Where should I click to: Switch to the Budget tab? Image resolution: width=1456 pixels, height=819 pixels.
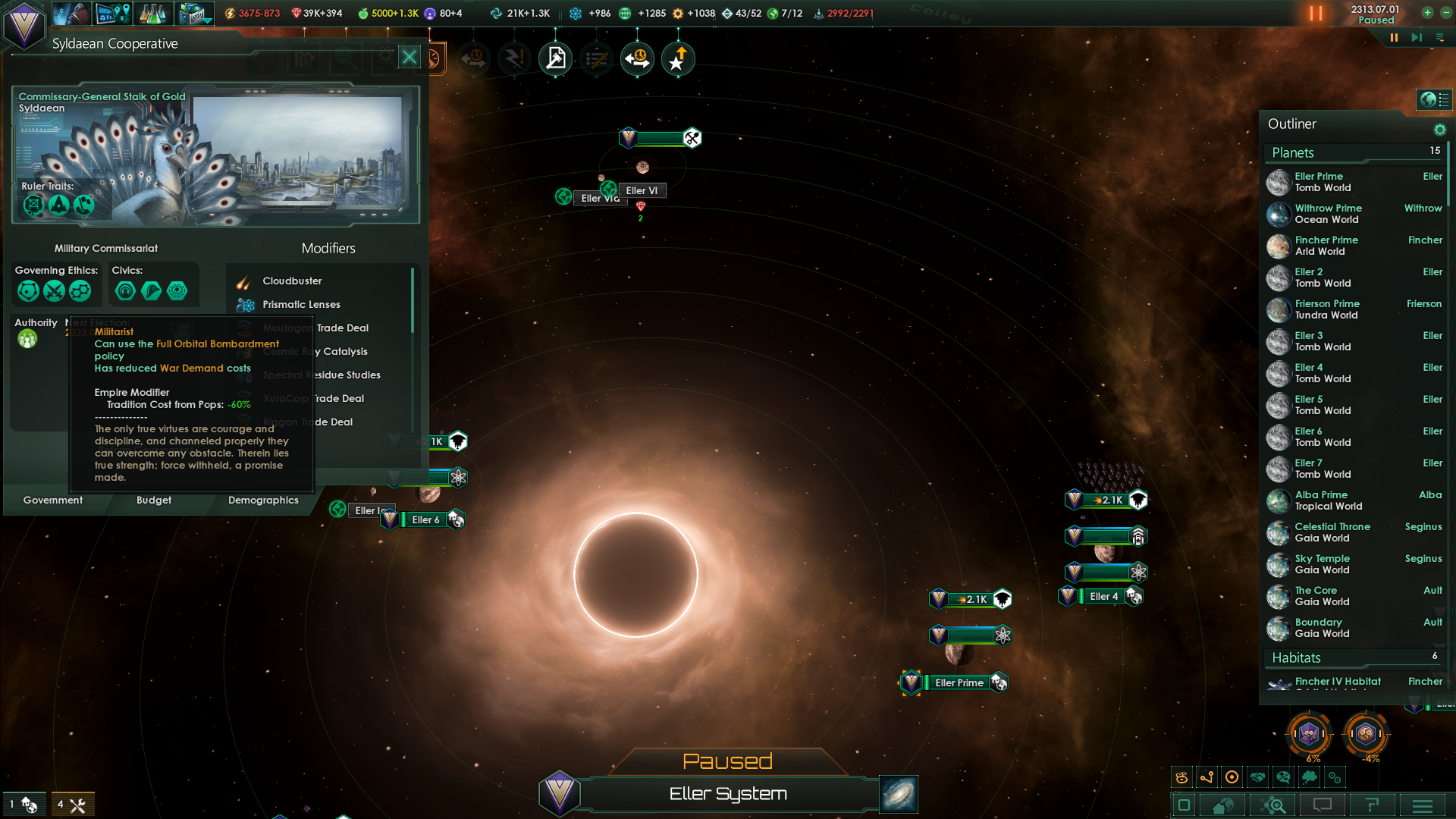[x=154, y=500]
